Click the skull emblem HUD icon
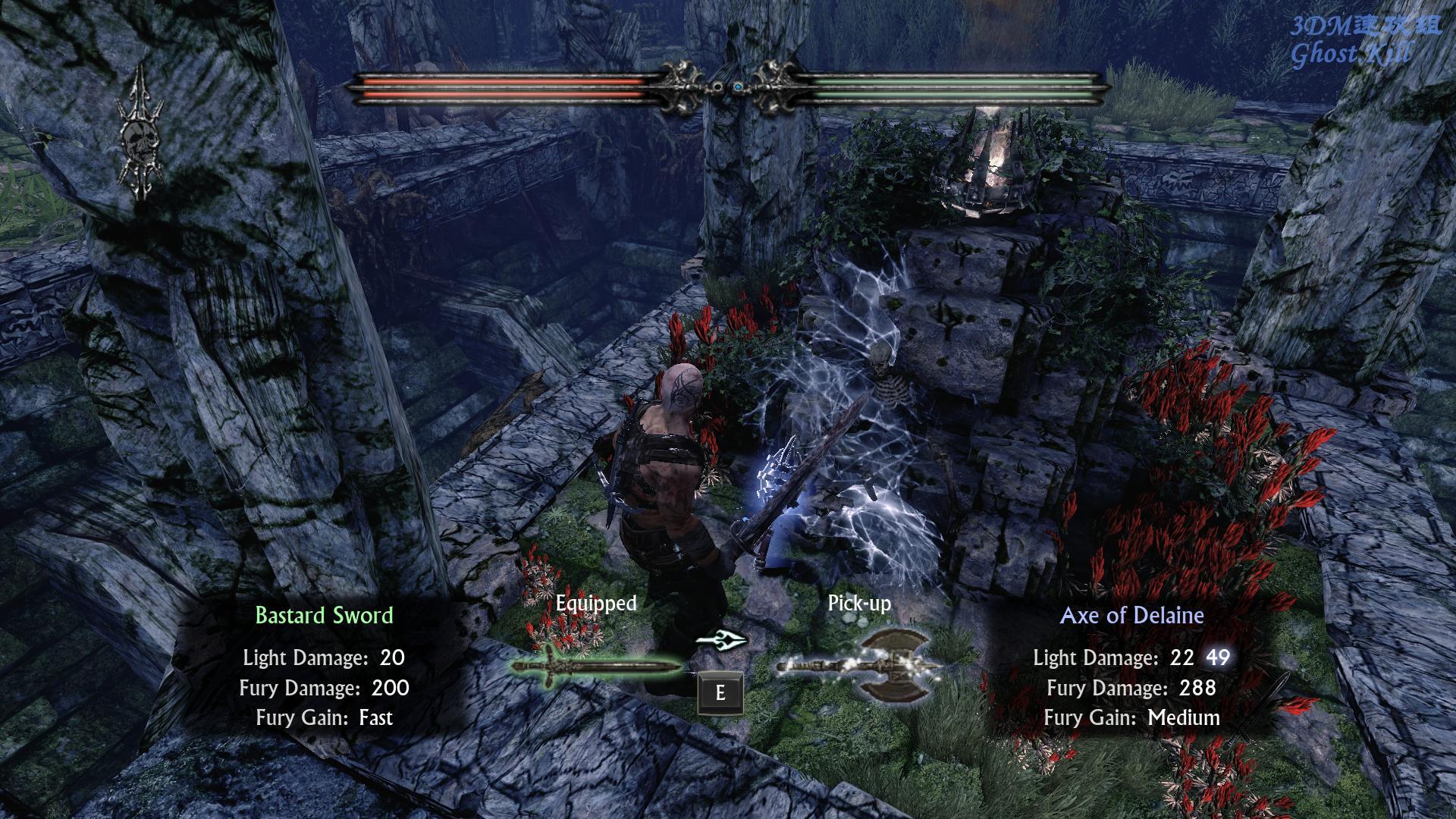This screenshot has height=819, width=1456. pos(141,136)
